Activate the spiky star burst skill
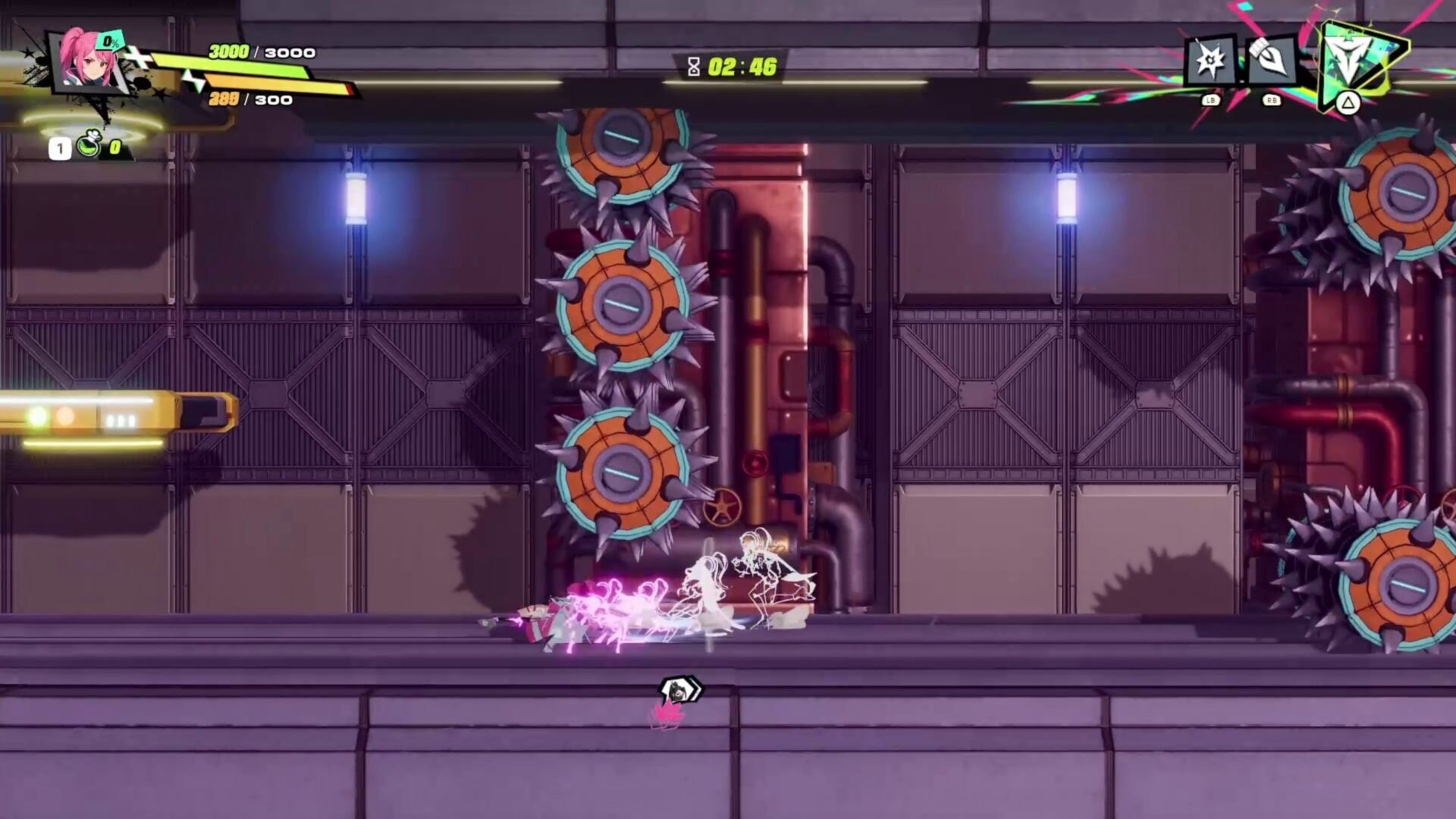This screenshot has height=819, width=1456. point(1210,61)
